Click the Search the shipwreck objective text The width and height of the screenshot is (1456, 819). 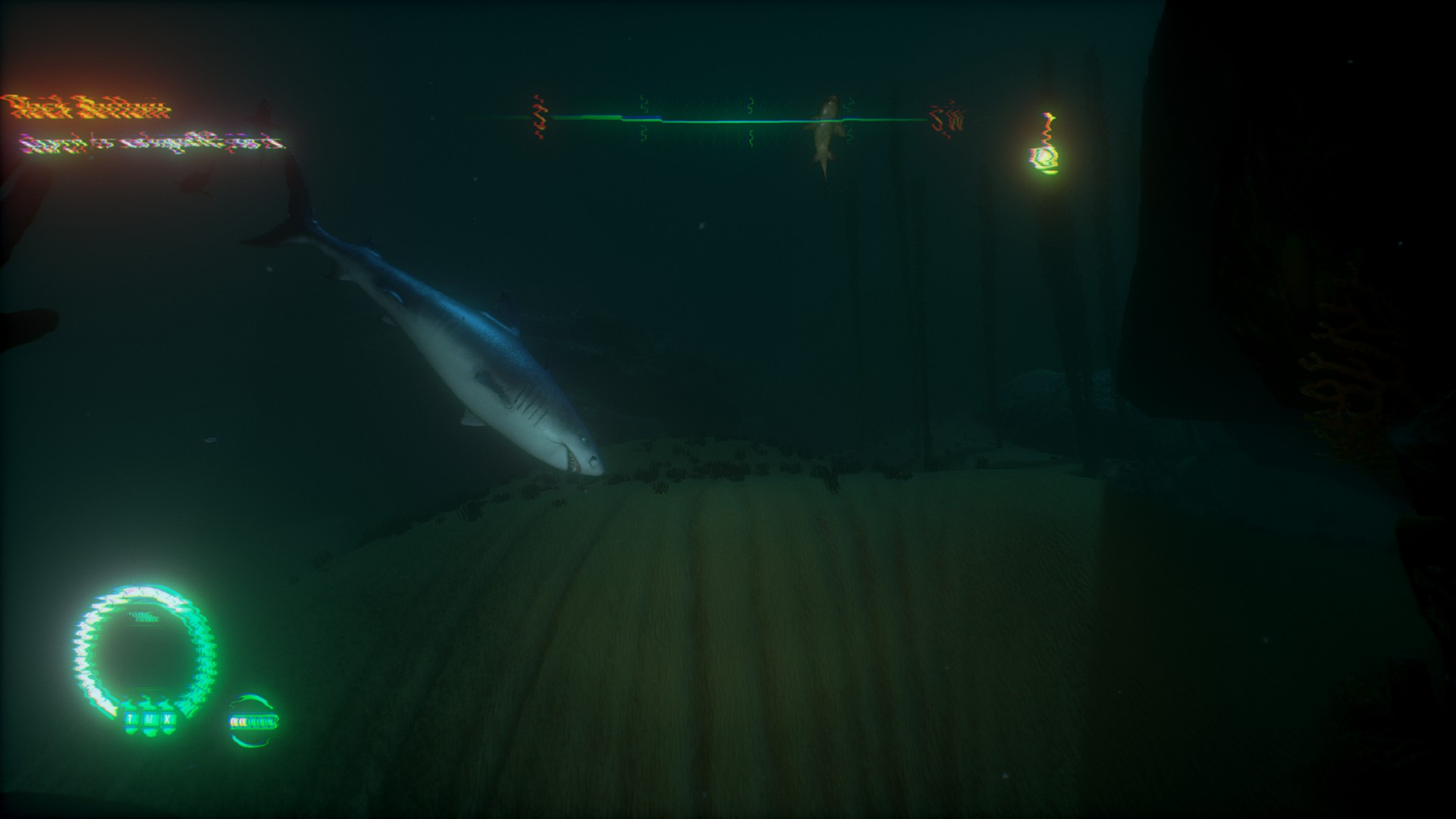point(152,144)
